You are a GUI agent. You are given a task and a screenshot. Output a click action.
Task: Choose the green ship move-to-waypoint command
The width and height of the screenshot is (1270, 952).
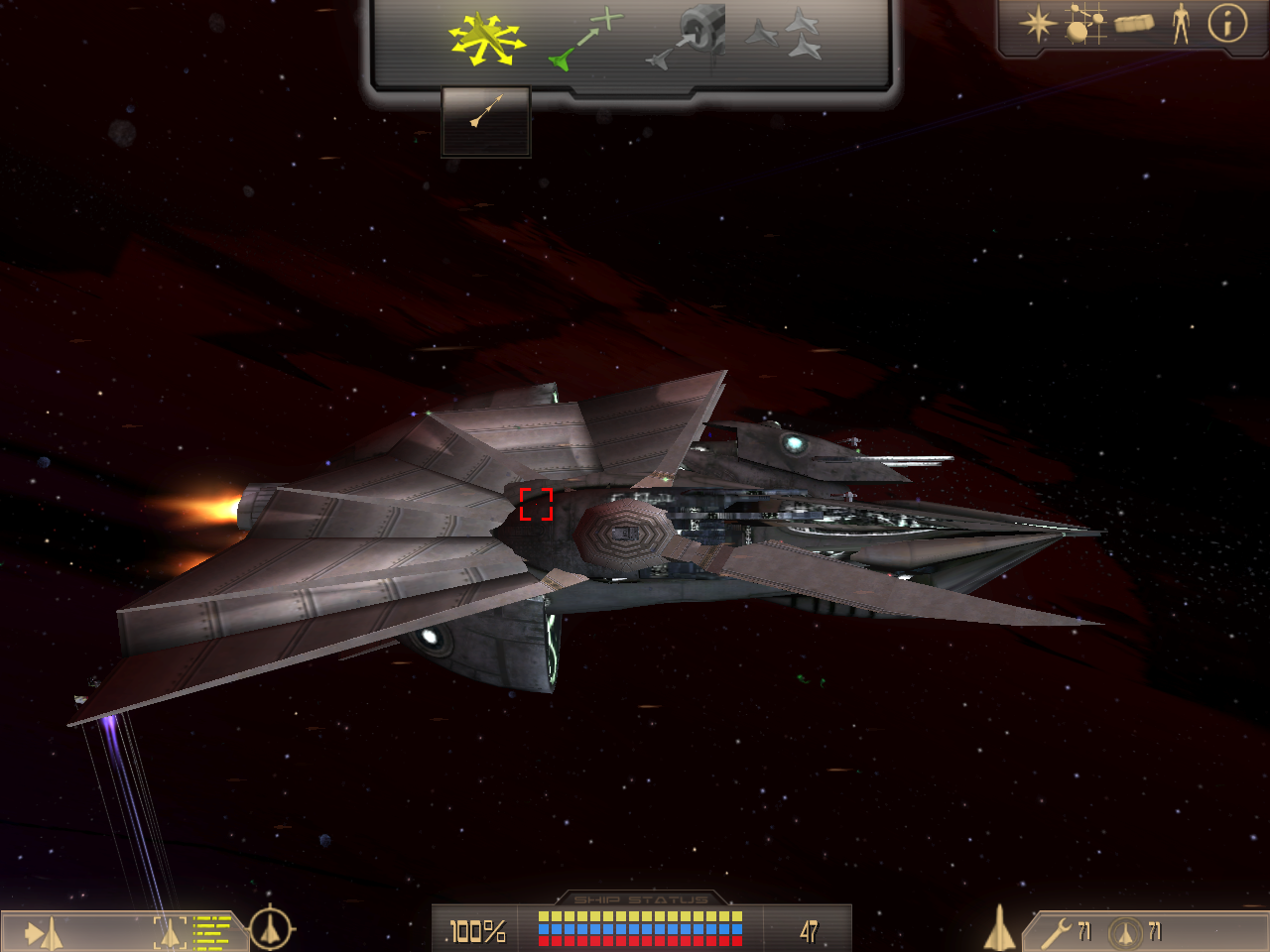tap(585, 40)
